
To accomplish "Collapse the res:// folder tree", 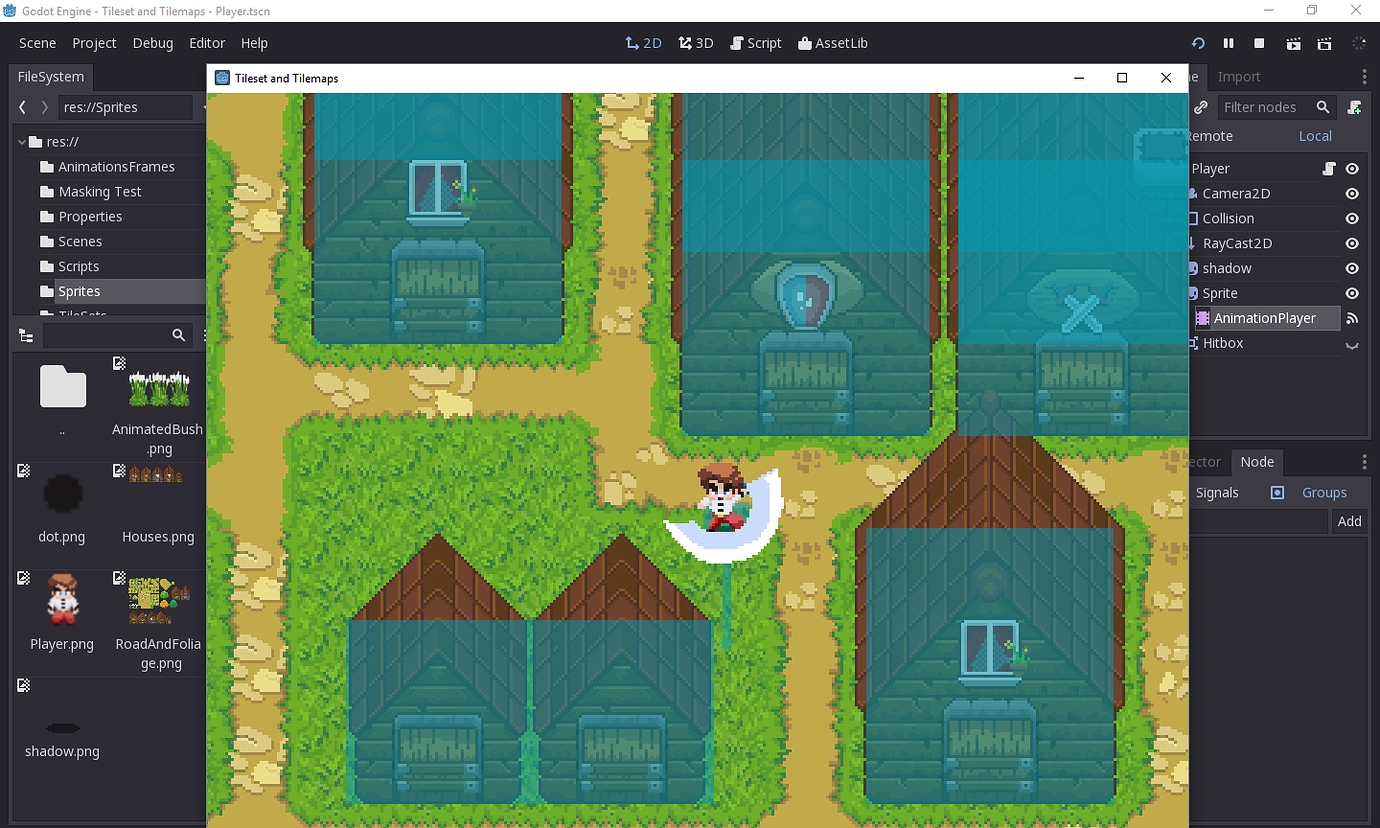I will point(20,141).
